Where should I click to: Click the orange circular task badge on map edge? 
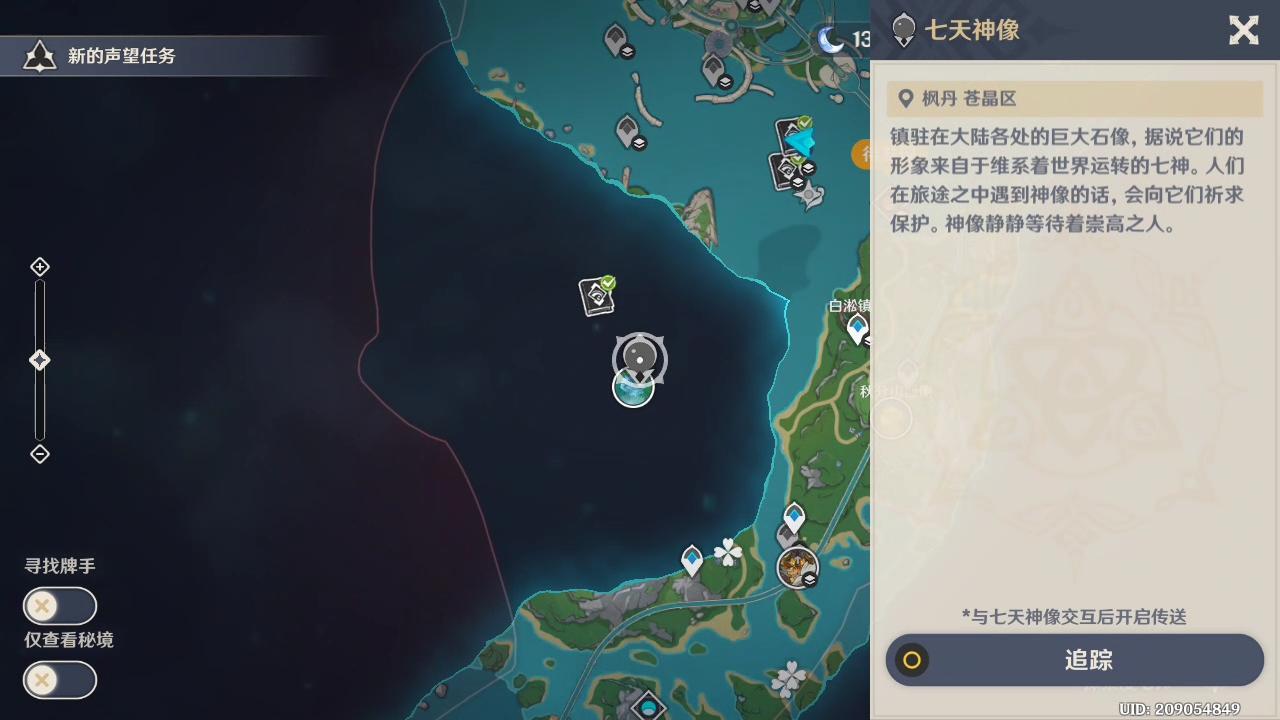pos(864,155)
